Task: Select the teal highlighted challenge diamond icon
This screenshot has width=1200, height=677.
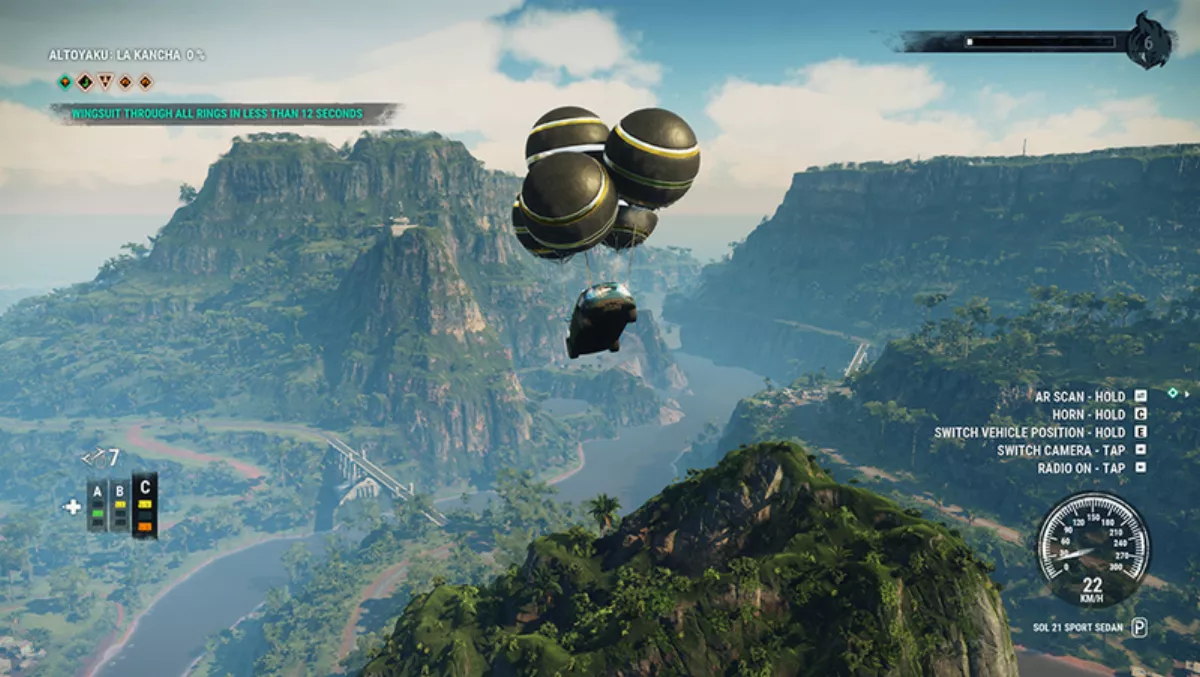Action: (65, 82)
